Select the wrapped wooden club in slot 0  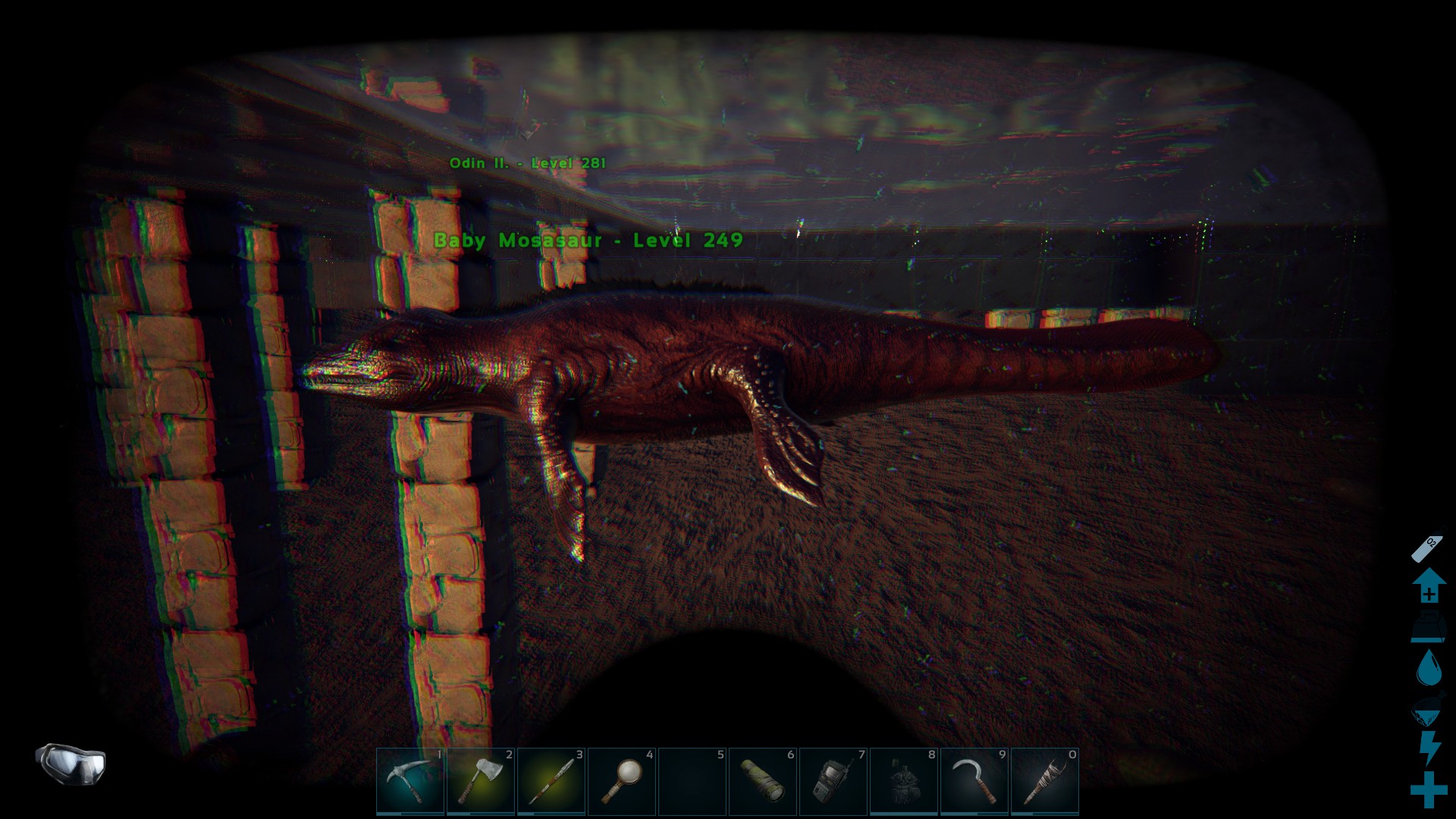1045,781
